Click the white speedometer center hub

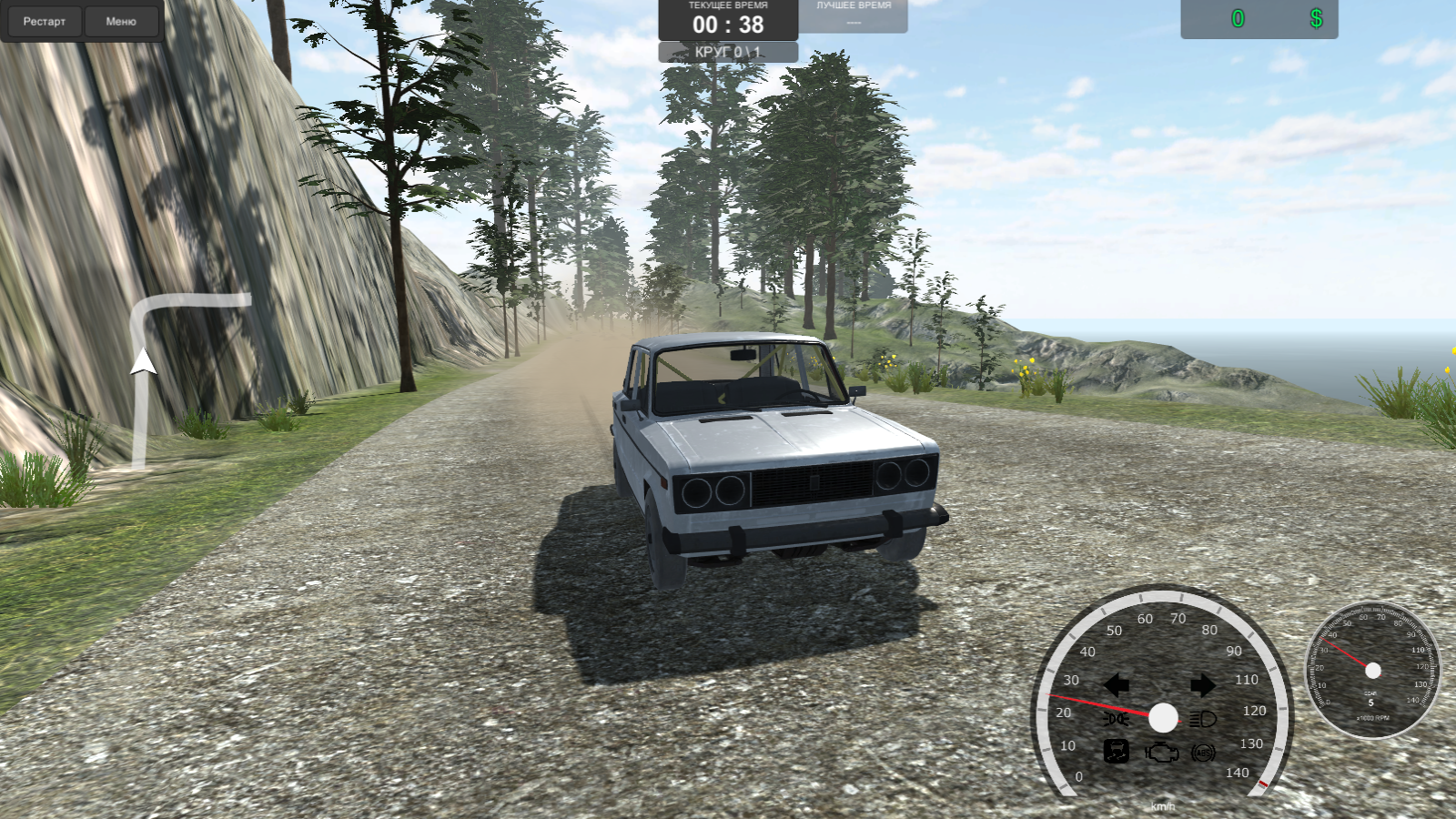[1163, 718]
